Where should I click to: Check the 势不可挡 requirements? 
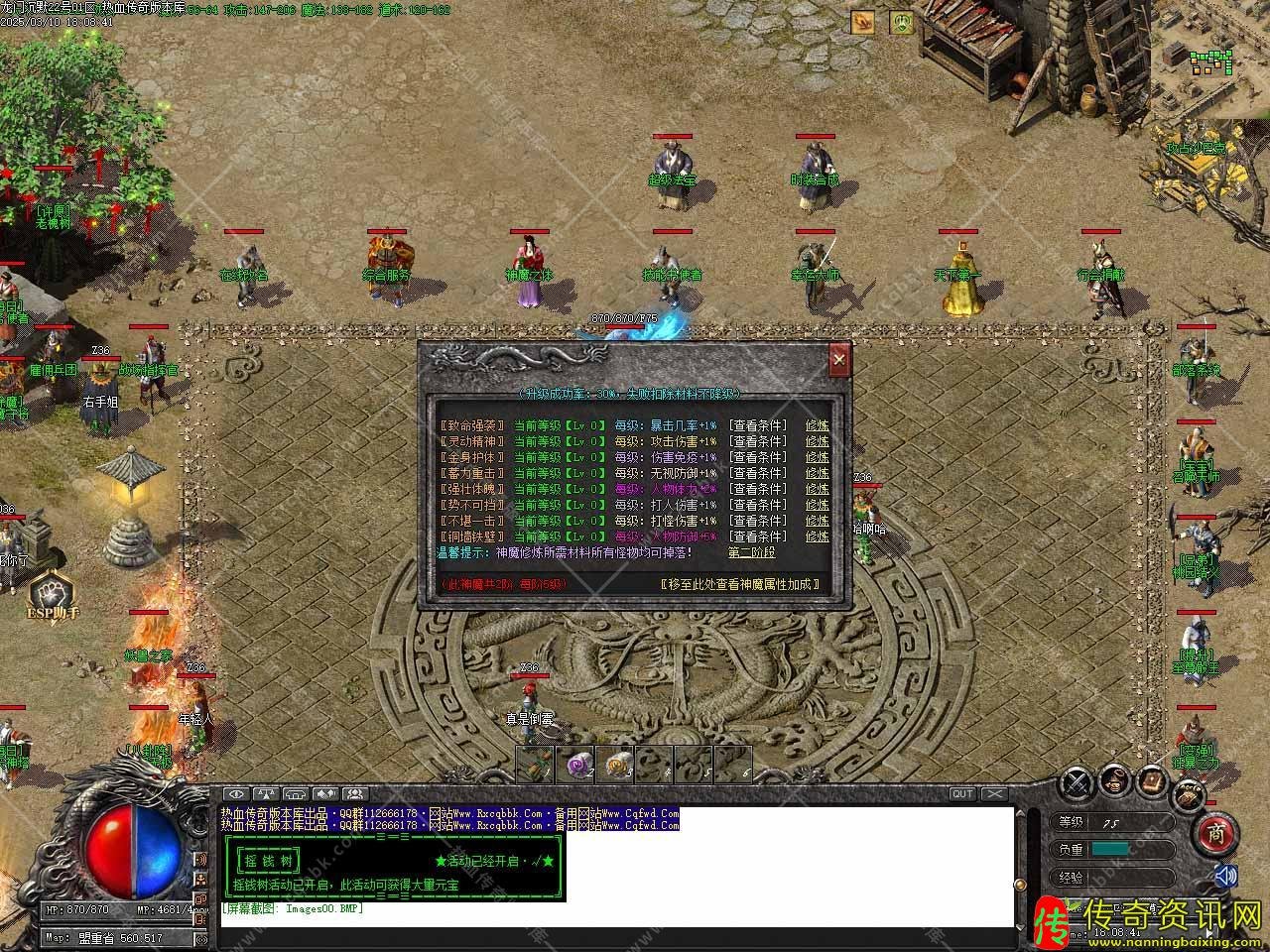(758, 505)
